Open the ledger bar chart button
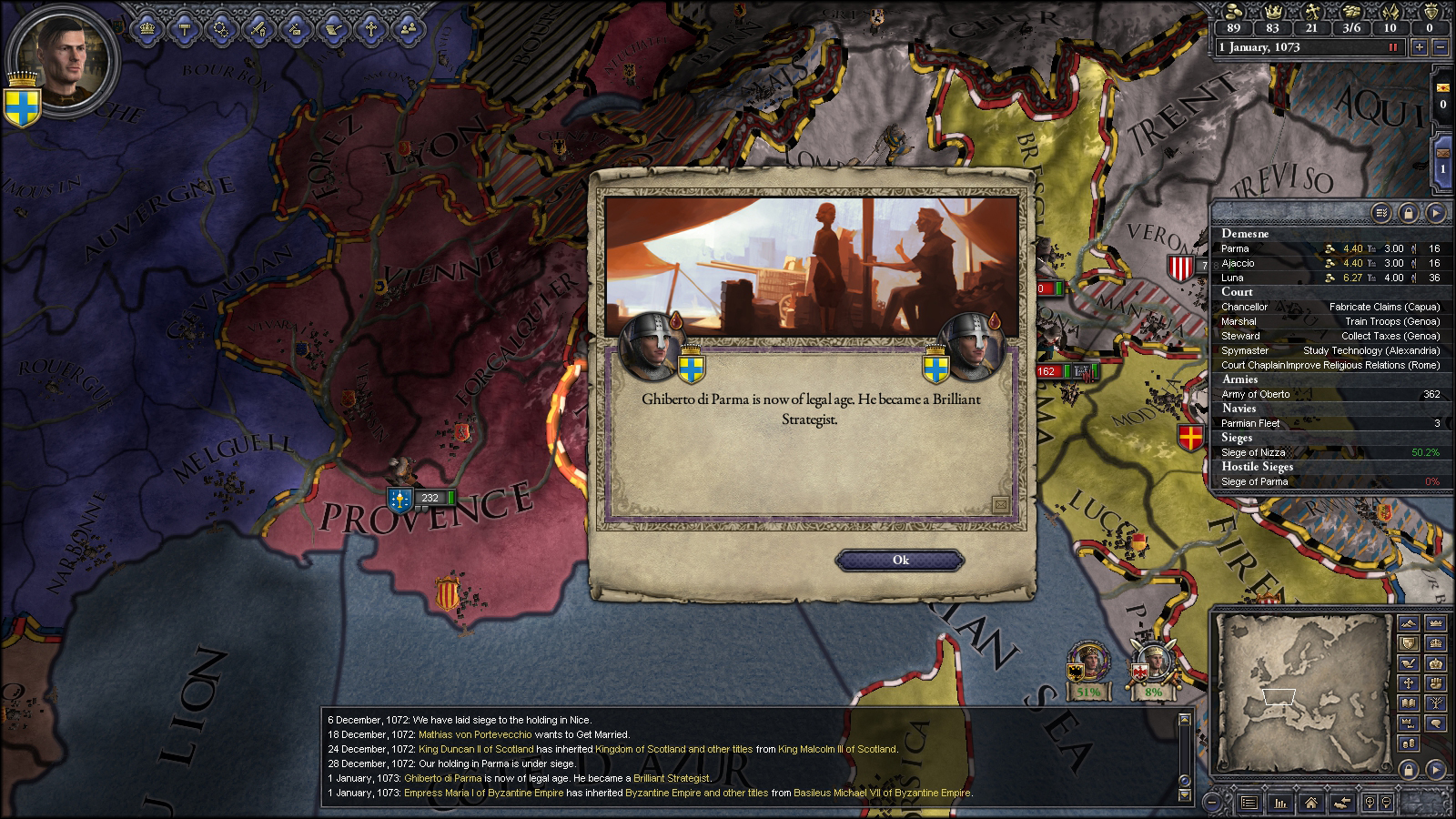The height and width of the screenshot is (819, 1456). click(x=1280, y=803)
